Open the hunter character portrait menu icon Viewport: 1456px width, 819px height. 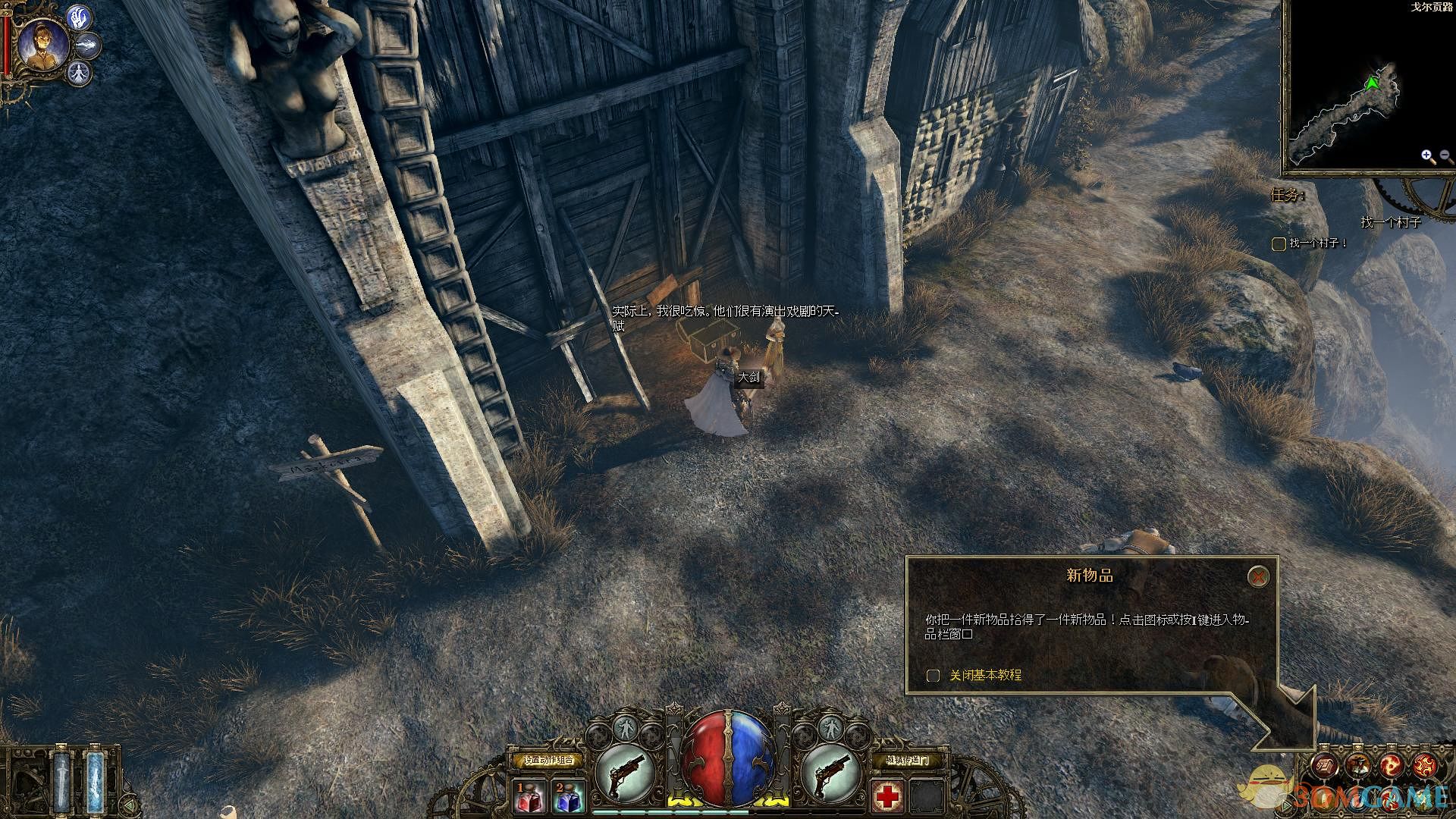click(x=1358, y=766)
